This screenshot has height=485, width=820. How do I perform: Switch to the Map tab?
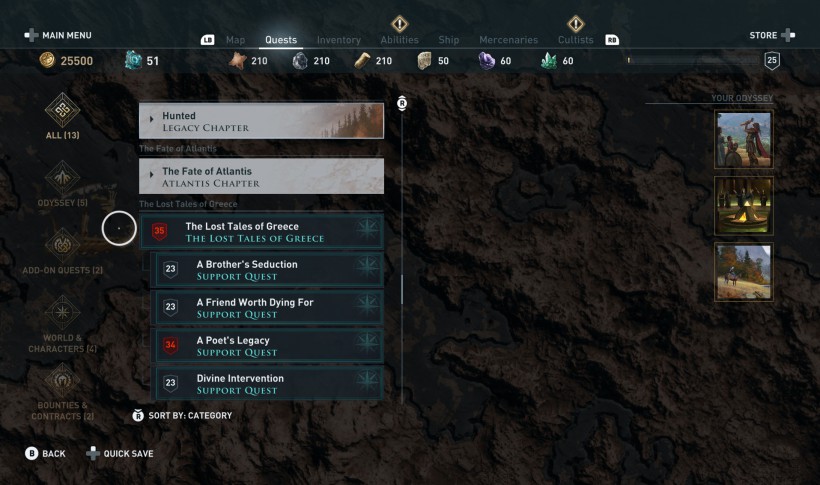coord(235,40)
